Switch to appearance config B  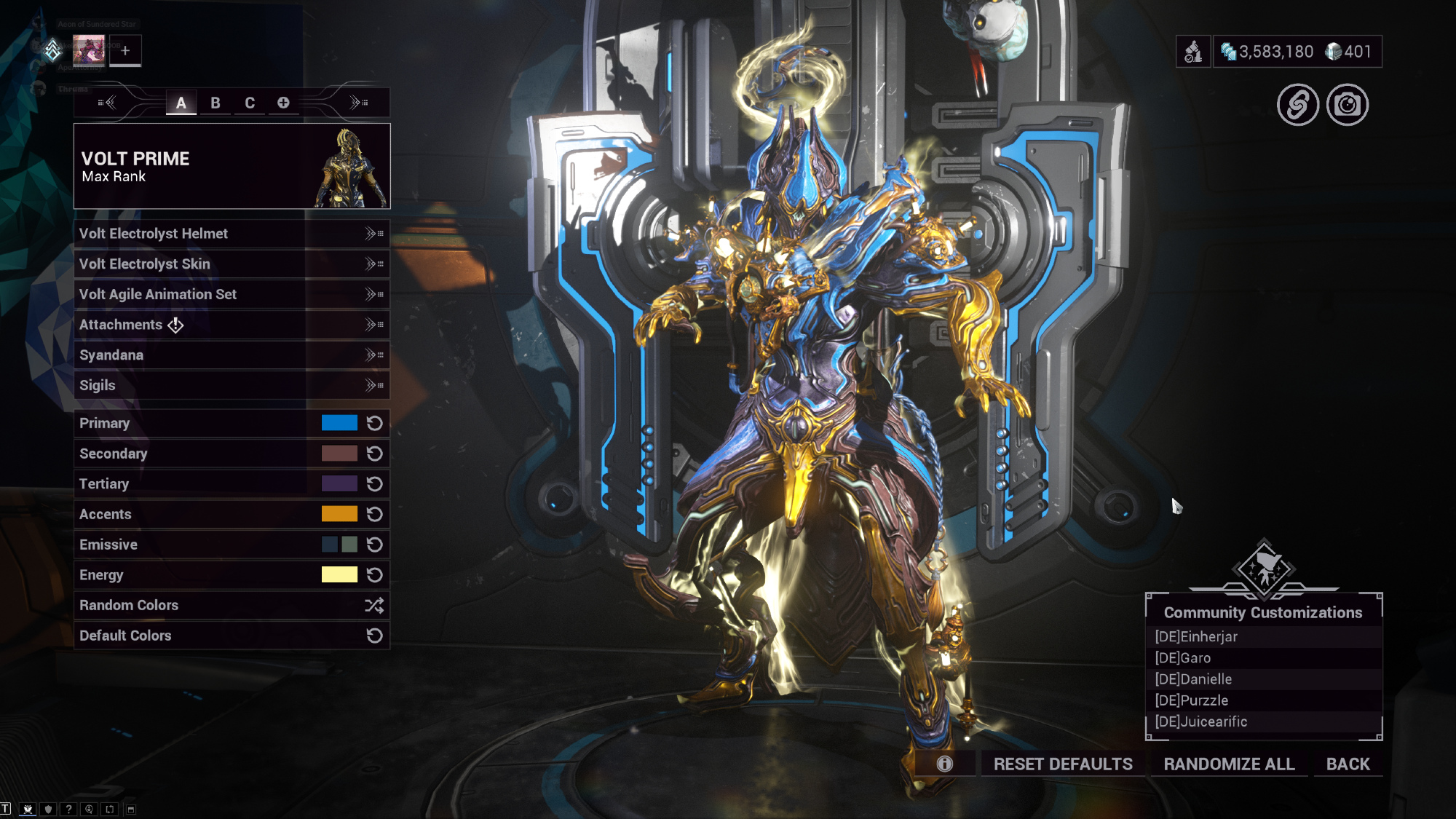(x=215, y=103)
